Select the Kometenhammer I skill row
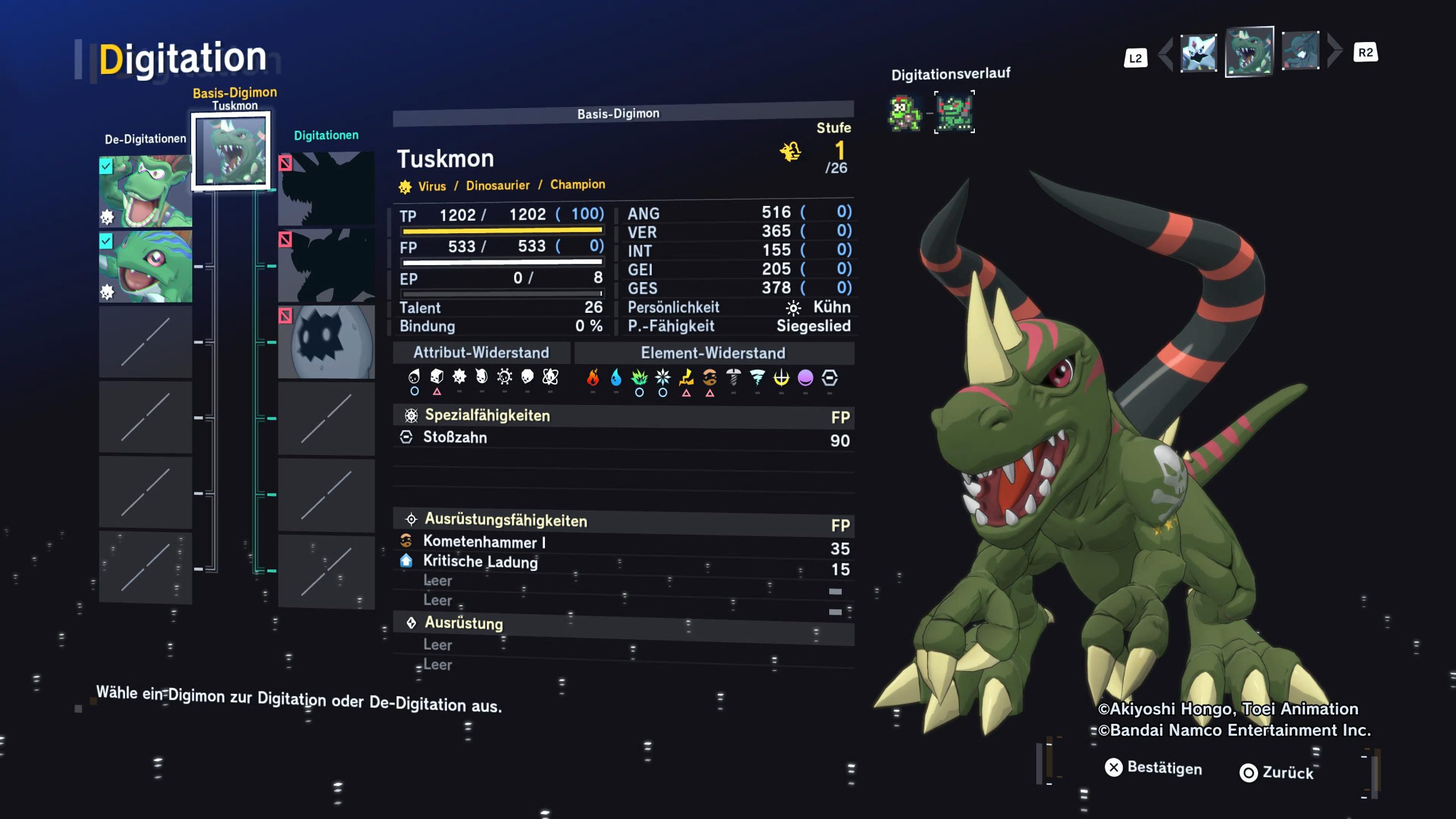Viewport: 1456px width, 819px height. tap(623, 543)
